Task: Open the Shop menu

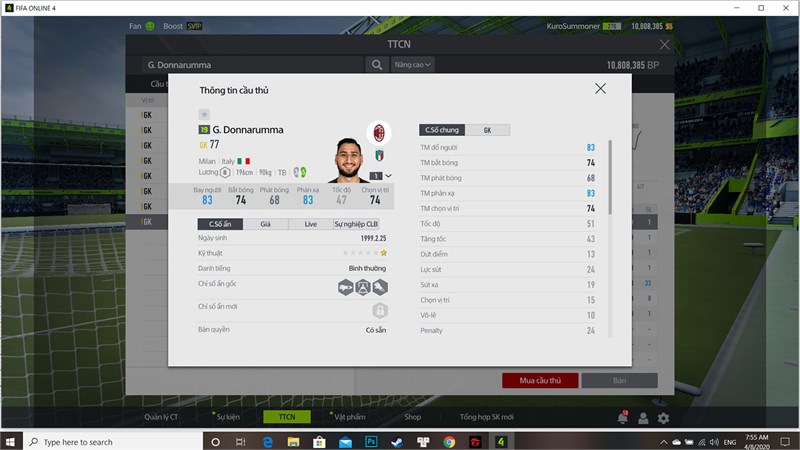Action: pyautogui.click(x=412, y=417)
